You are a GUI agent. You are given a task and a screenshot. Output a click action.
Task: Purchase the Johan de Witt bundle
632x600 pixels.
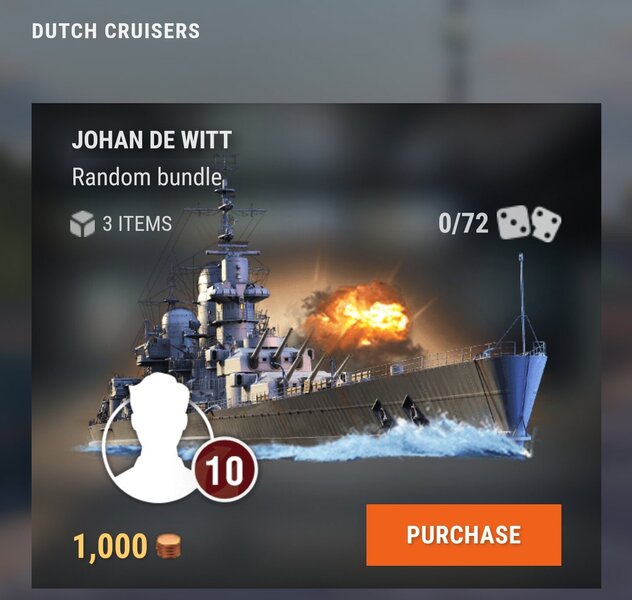coord(463,535)
